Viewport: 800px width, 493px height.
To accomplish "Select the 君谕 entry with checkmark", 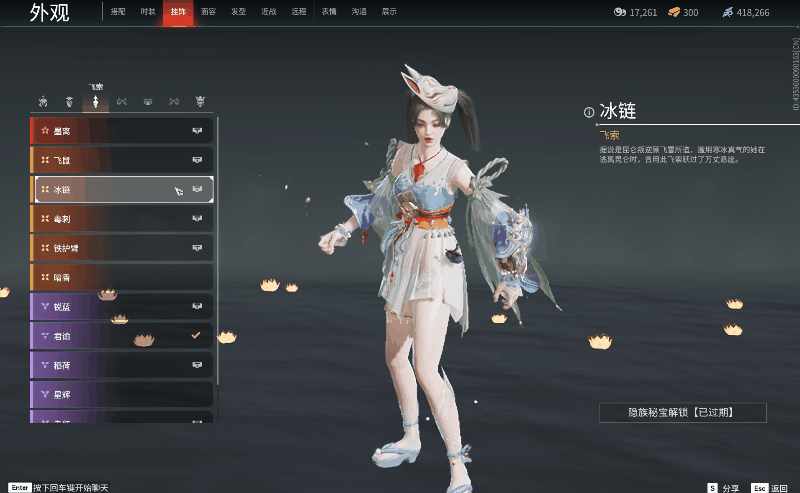I will click(x=122, y=336).
